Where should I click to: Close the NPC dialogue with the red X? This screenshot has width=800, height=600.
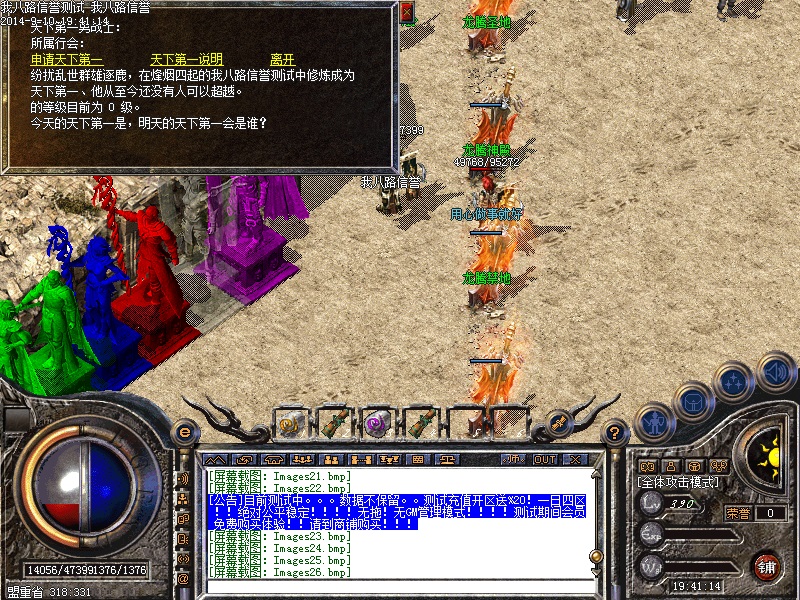407,13
